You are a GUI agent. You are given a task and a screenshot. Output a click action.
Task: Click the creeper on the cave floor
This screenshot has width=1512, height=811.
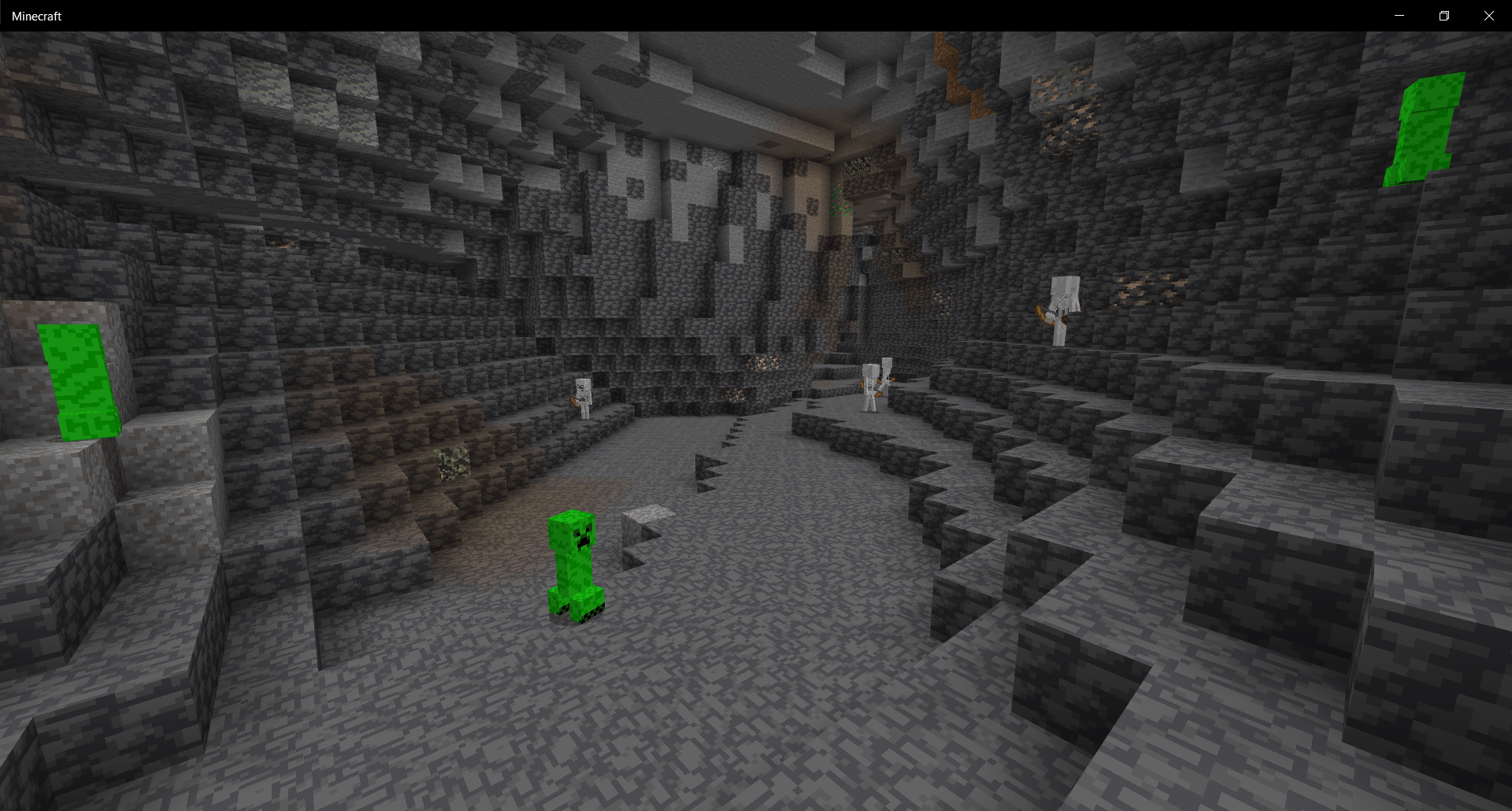[x=575, y=567]
